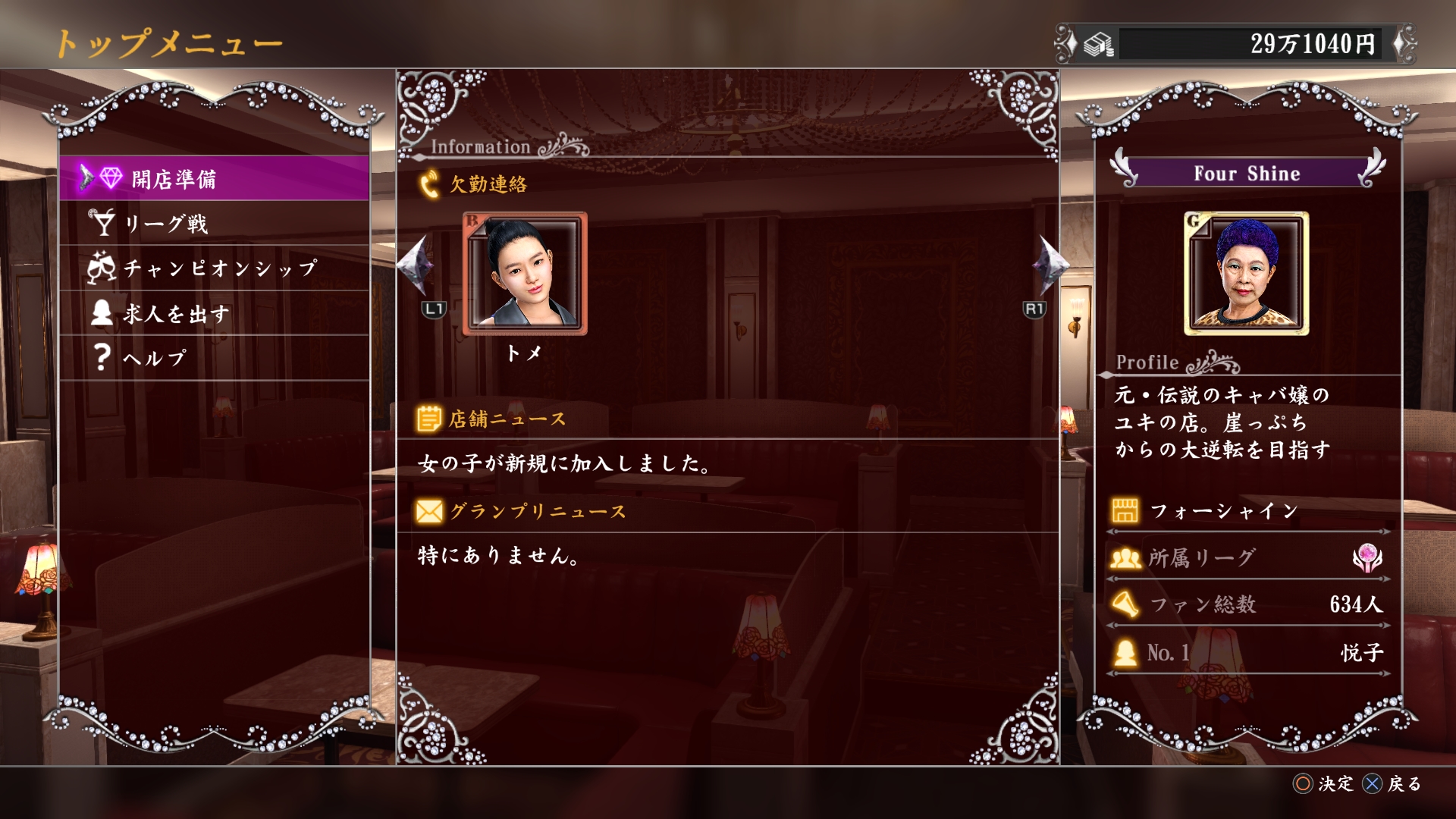Click the money stack icon in top bar
This screenshot has width=1456, height=819.
[1097, 44]
